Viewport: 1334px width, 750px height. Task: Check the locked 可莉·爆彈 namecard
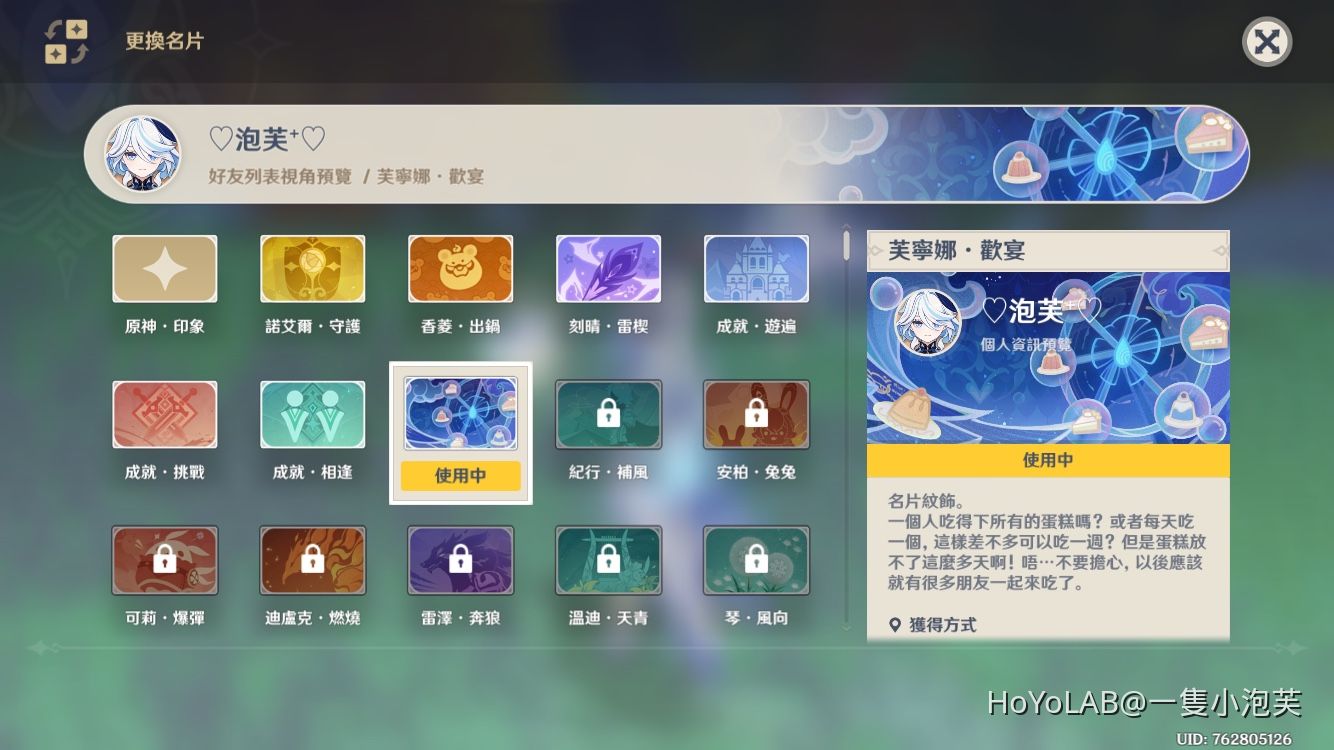coord(164,560)
